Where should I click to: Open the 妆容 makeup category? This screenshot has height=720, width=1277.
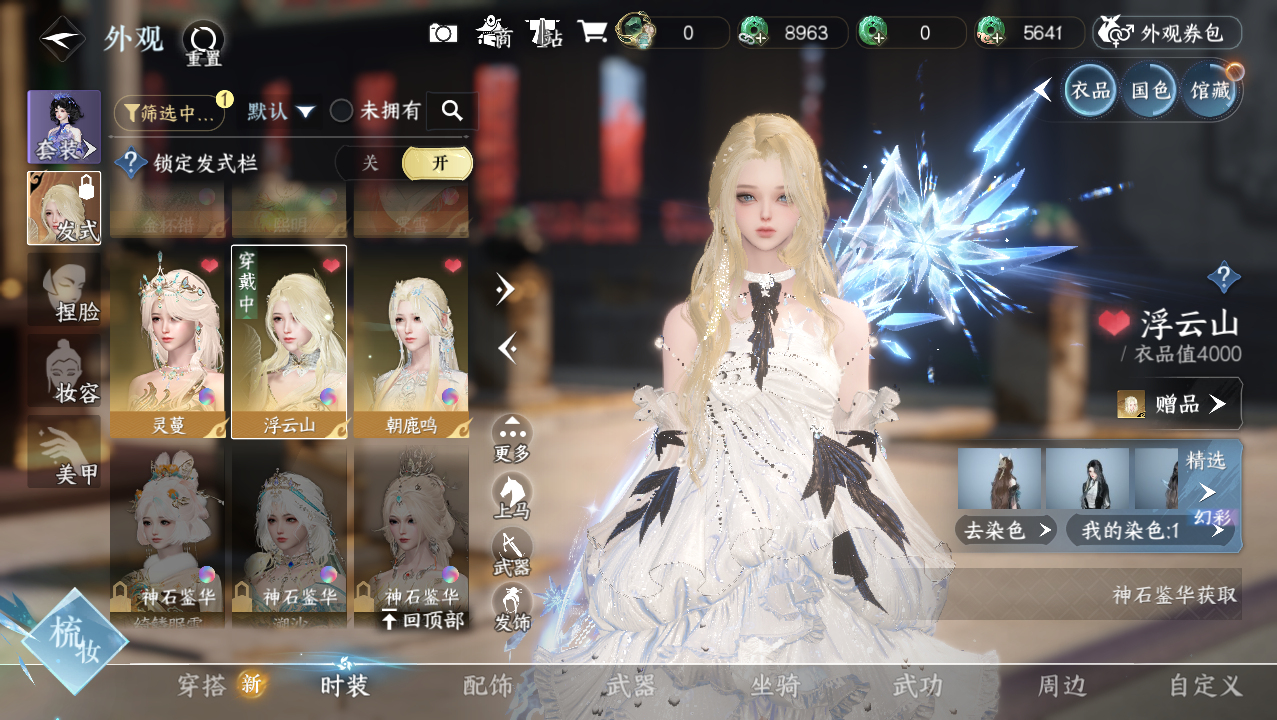click(x=64, y=372)
